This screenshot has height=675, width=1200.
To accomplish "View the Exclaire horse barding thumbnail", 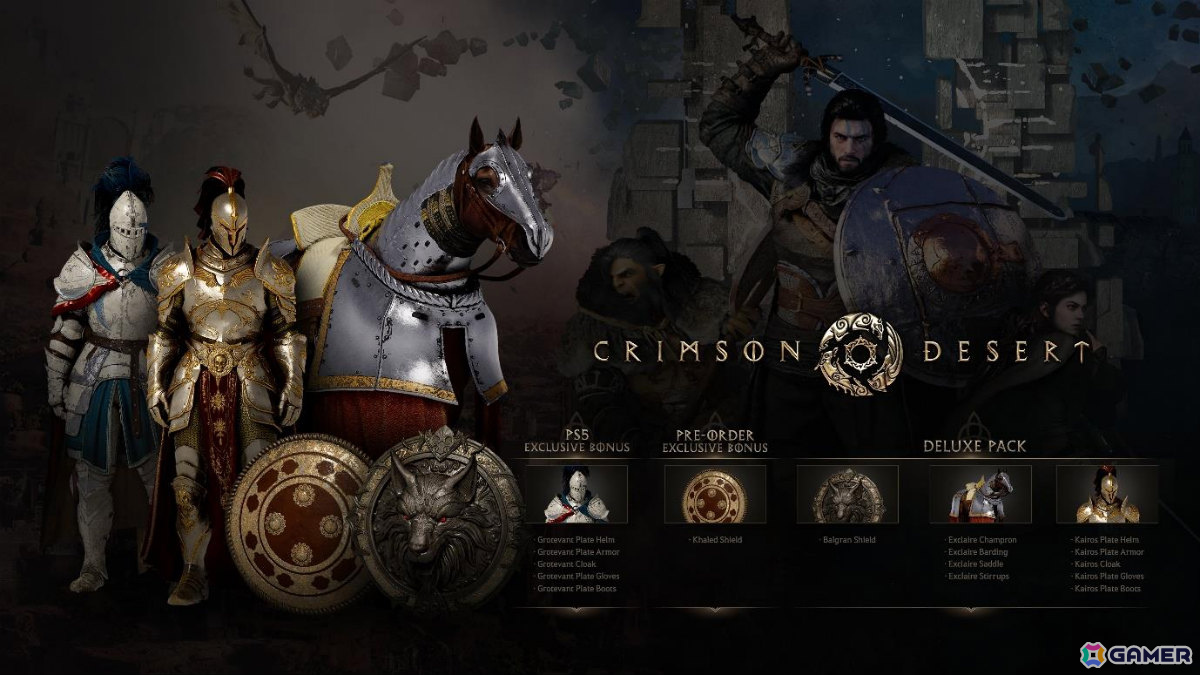I will pyautogui.click(x=980, y=494).
